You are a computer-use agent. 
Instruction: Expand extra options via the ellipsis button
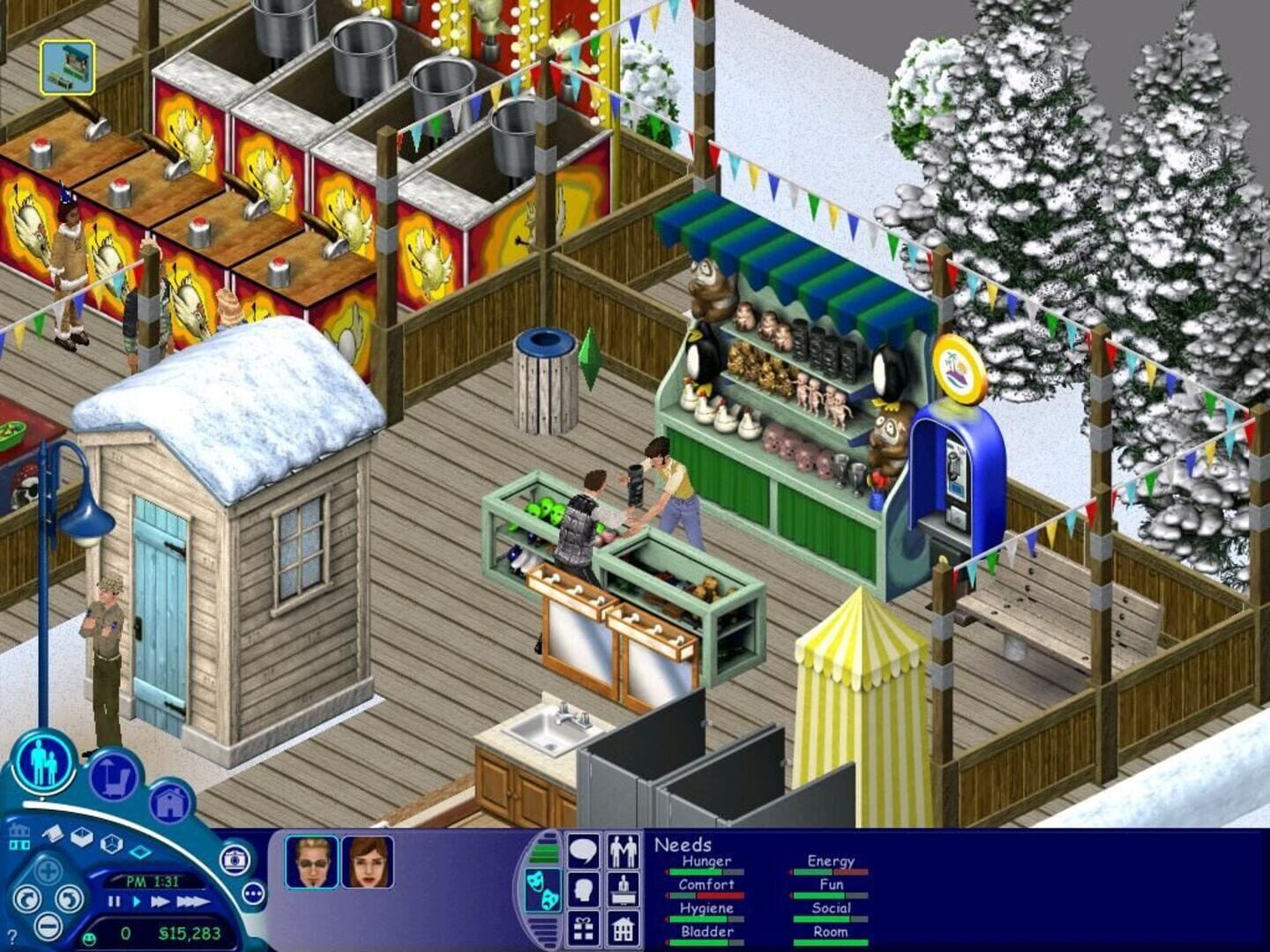(x=252, y=894)
